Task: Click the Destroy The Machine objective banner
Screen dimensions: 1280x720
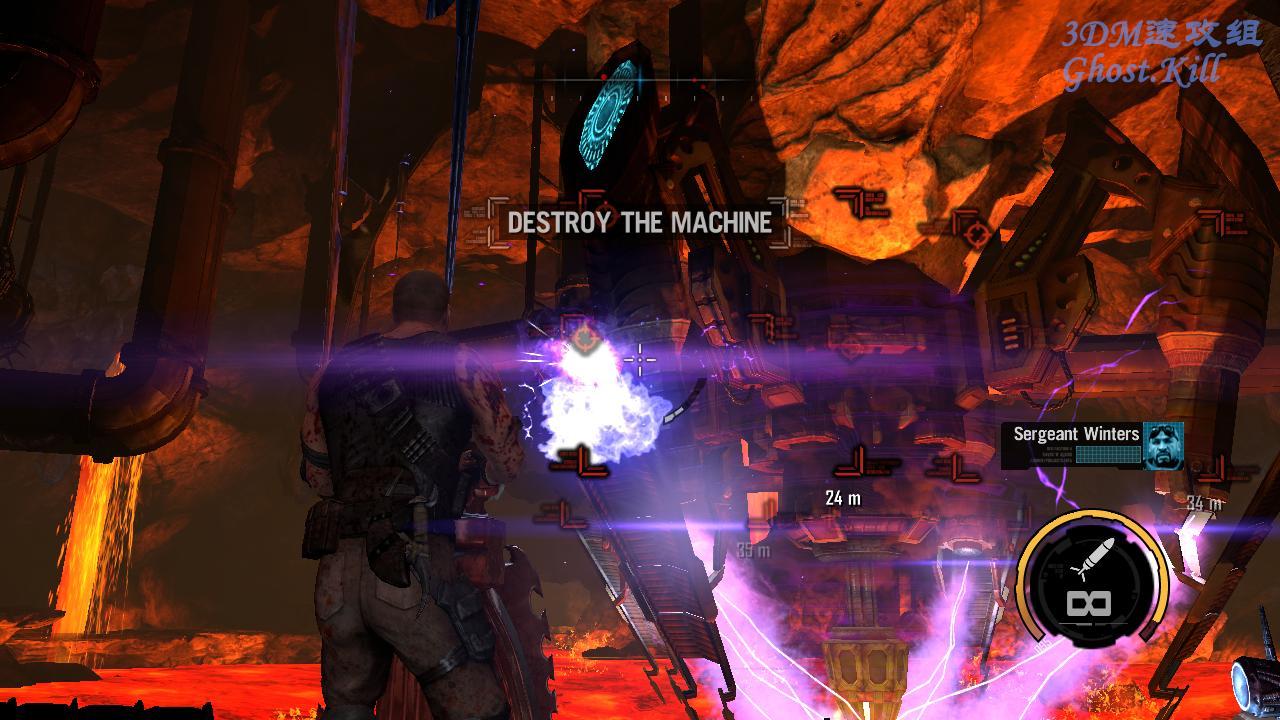Action: [x=639, y=222]
